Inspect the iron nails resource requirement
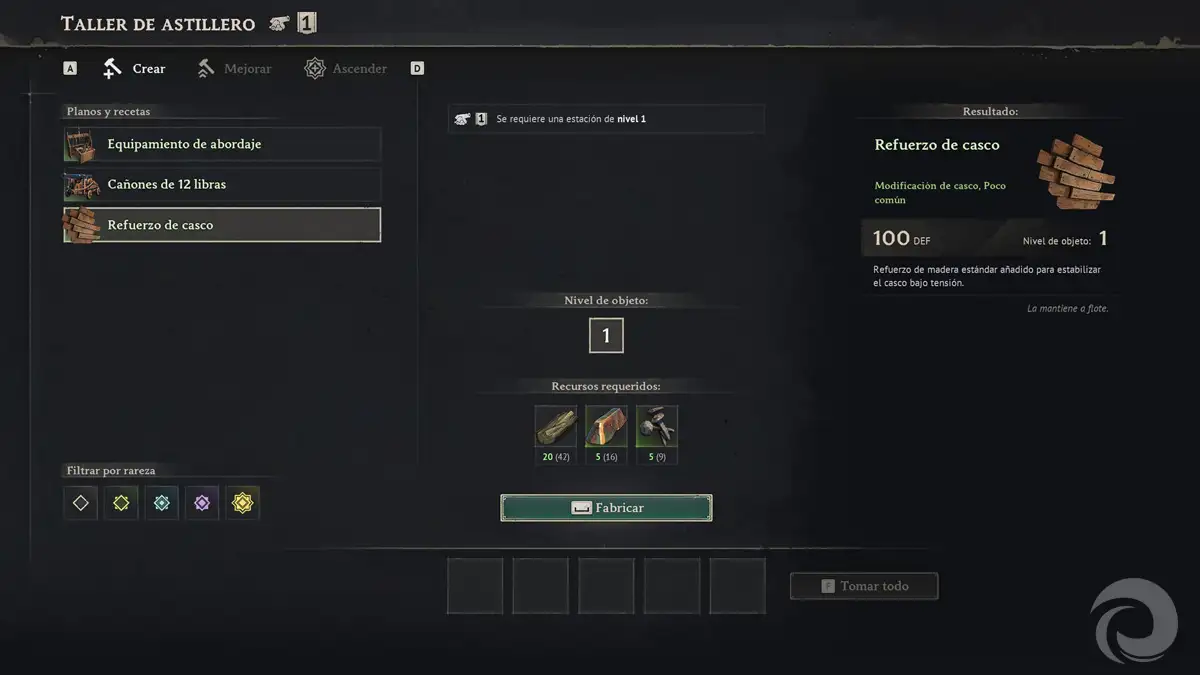 point(657,427)
